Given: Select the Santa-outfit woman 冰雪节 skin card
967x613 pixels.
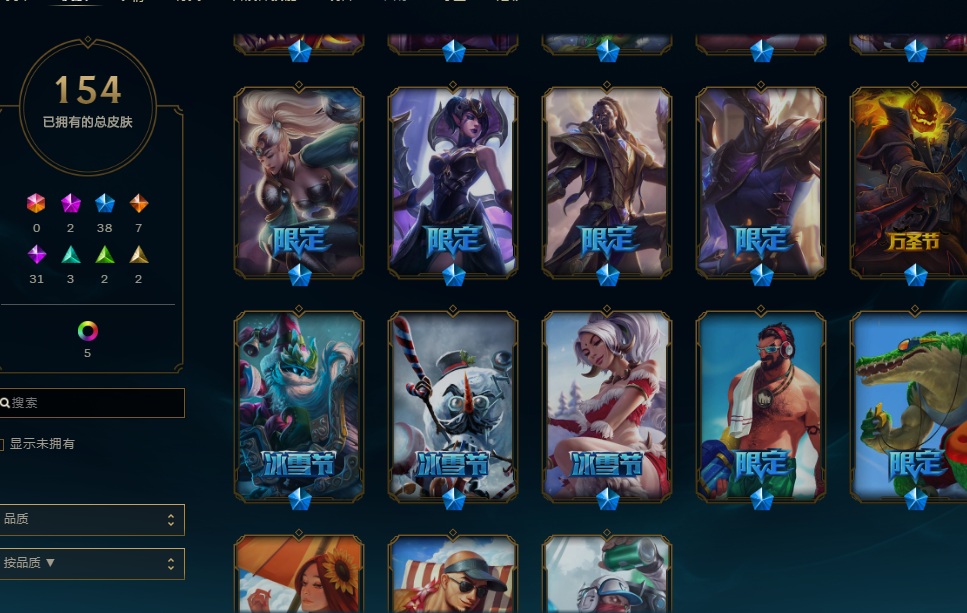Looking at the screenshot, I should pos(607,405).
